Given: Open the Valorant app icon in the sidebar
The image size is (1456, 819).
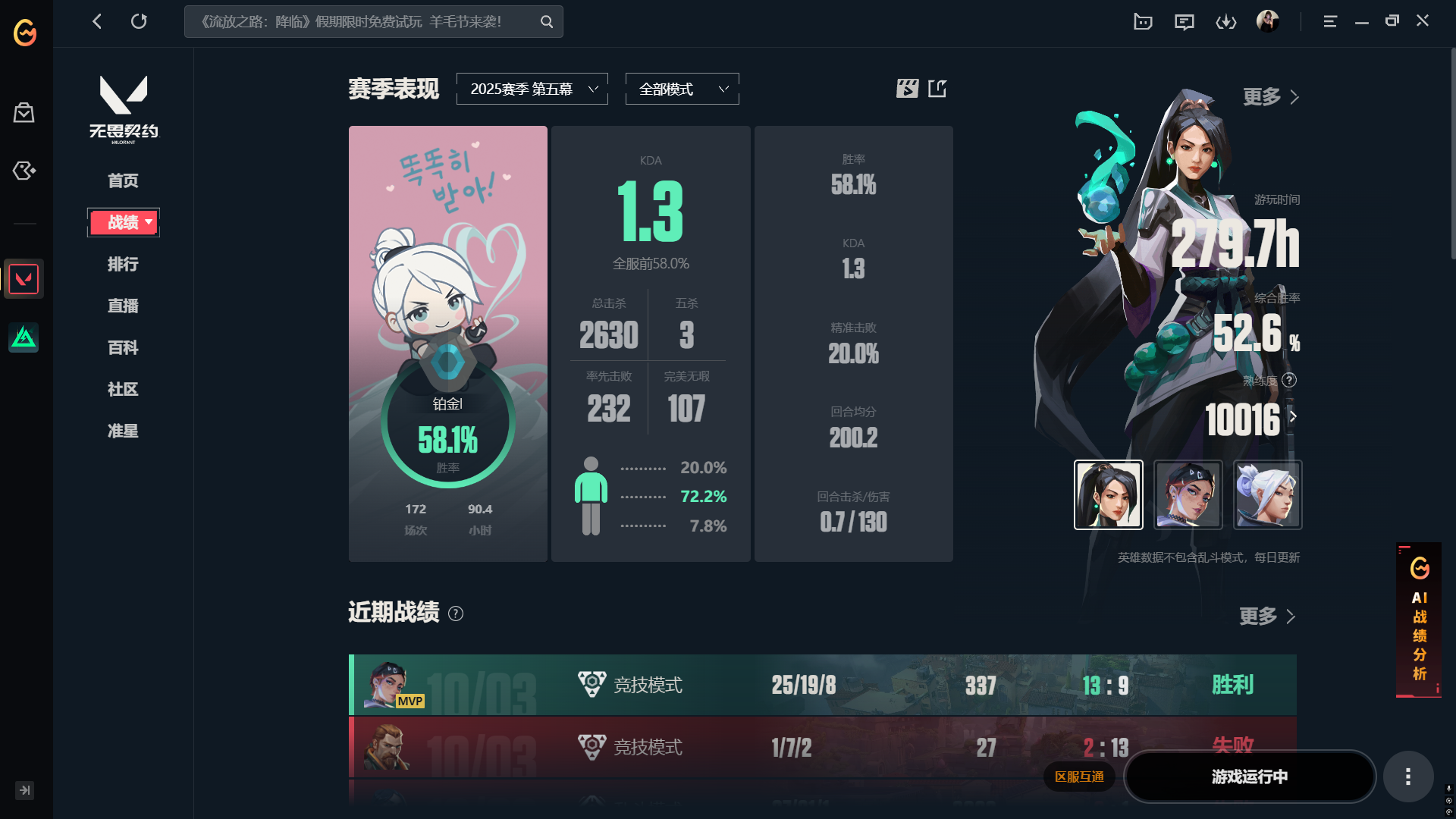Looking at the screenshot, I should click(24, 278).
